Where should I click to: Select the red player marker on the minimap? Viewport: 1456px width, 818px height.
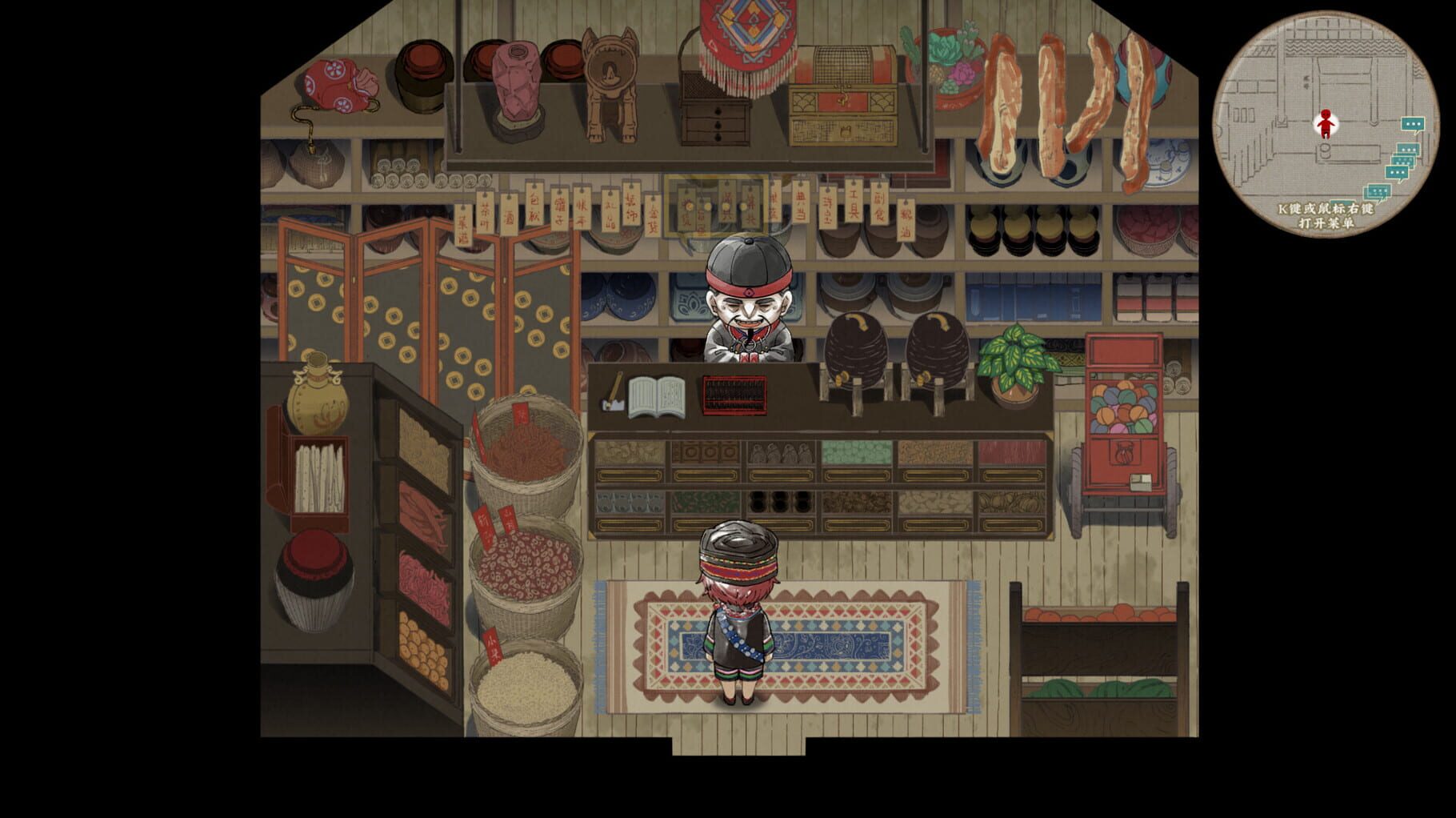coord(1326,124)
